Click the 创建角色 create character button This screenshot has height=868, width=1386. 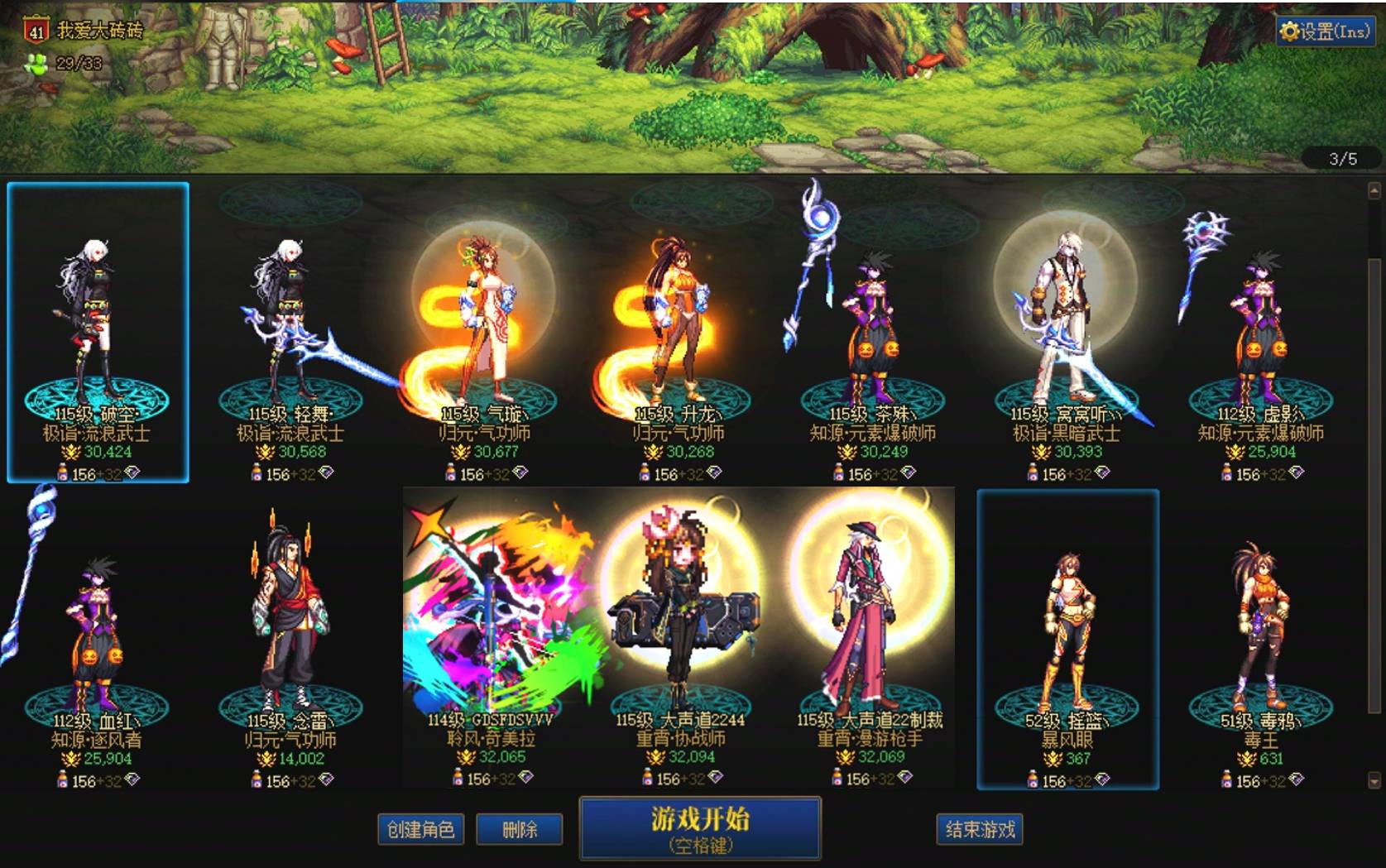pos(420,829)
